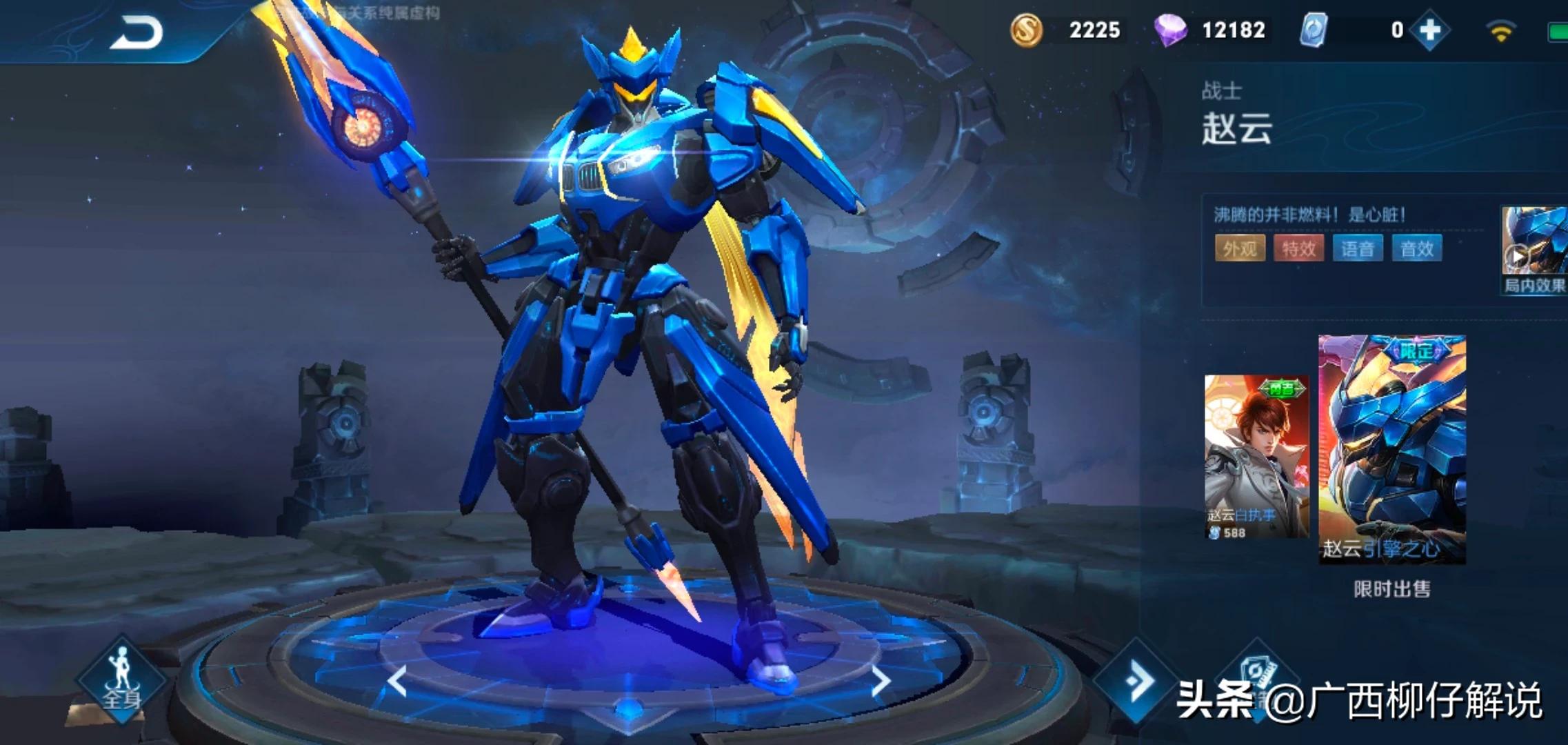Add more skin tickets with the plus button
The height and width of the screenshot is (745, 1568).
[x=1429, y=30]
